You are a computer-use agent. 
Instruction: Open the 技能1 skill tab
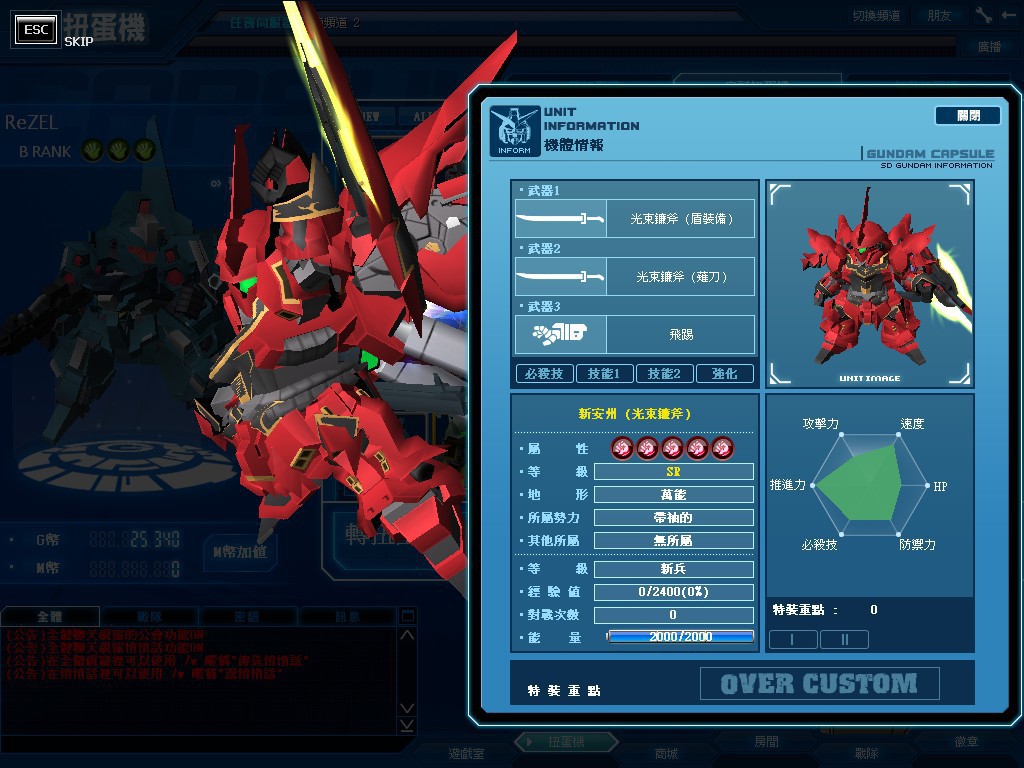tap(604, 374)
